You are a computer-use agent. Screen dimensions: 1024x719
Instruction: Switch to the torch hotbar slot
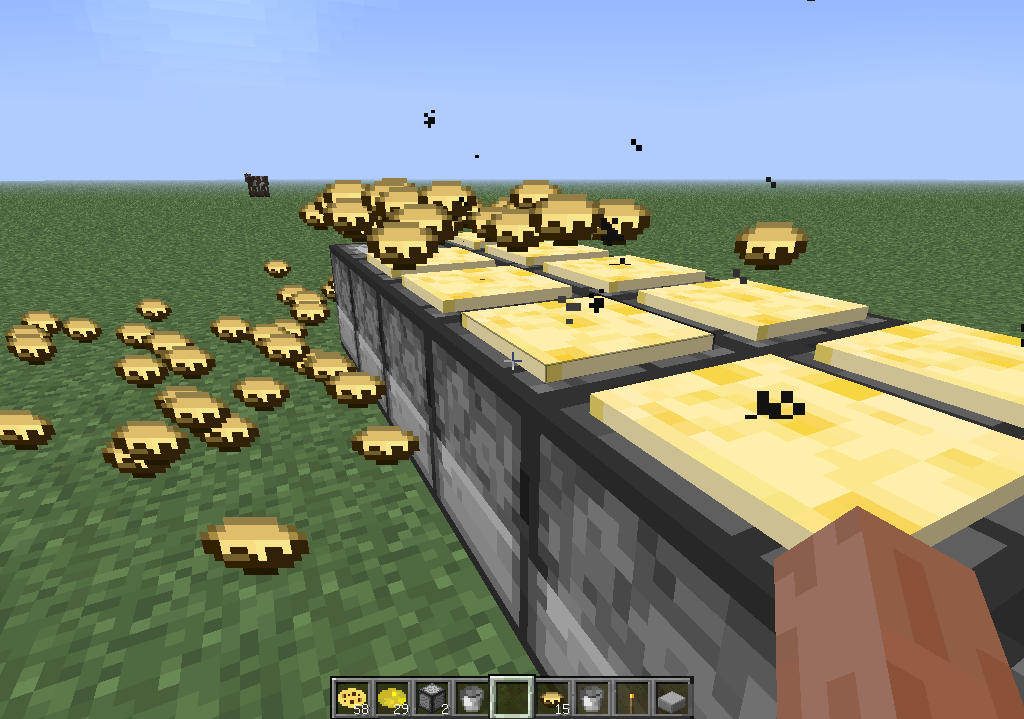coord(631,697)
